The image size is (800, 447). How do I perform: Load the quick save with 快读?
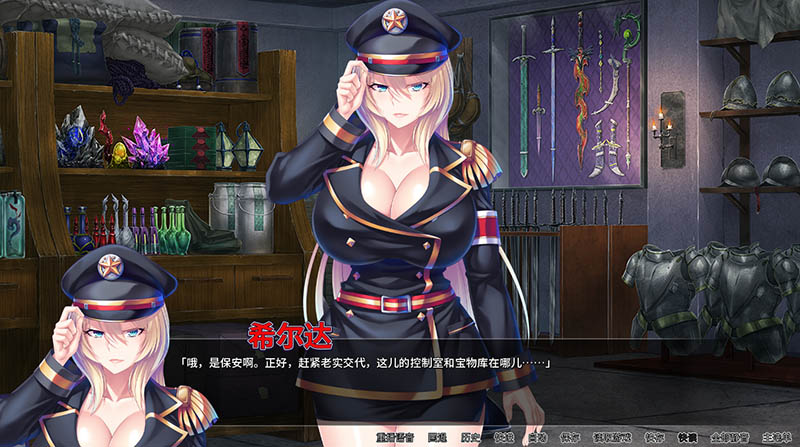click(x=686, y=437)
